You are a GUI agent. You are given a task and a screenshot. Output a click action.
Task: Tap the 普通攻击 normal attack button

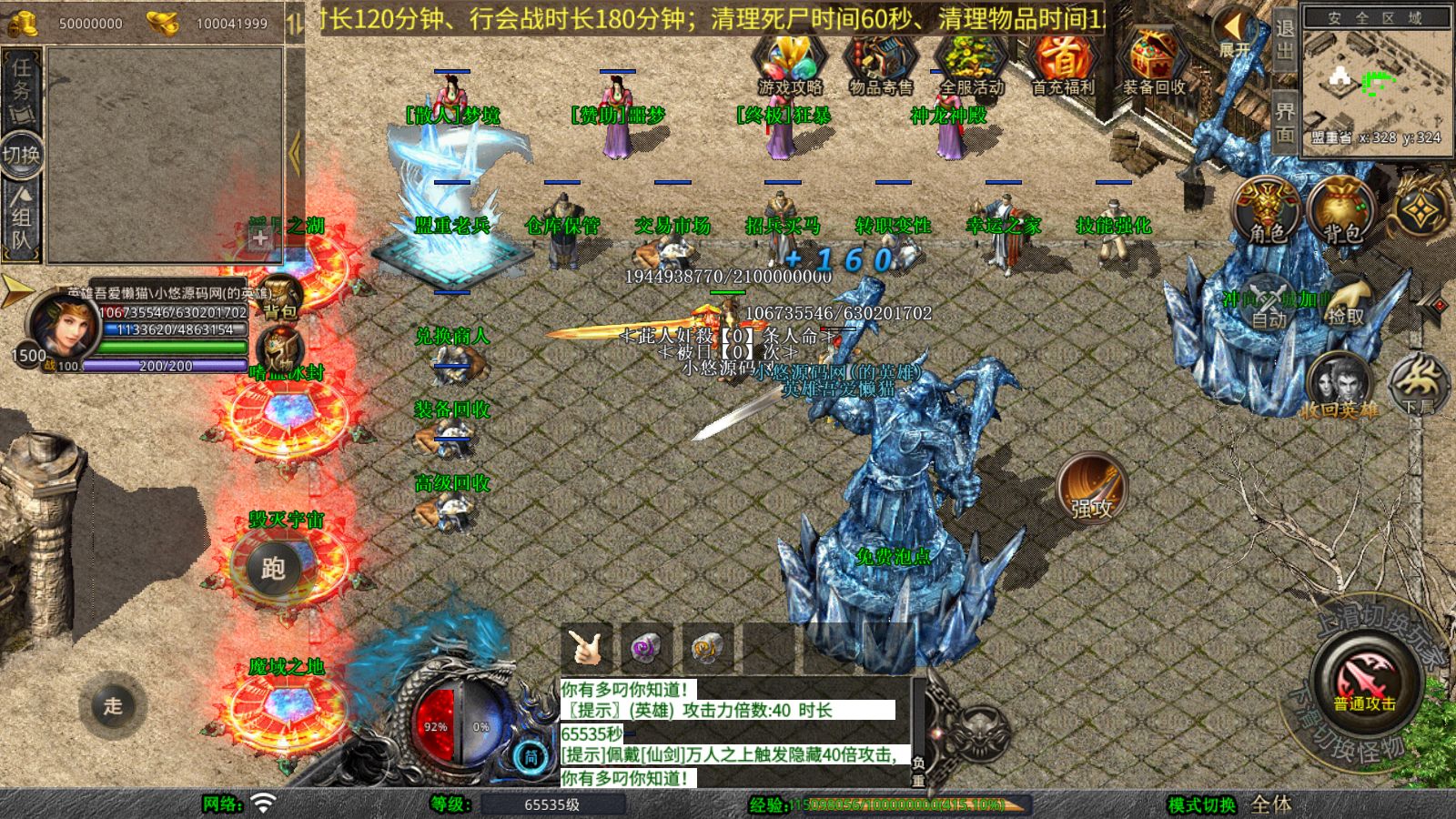tap(1365, 682)
